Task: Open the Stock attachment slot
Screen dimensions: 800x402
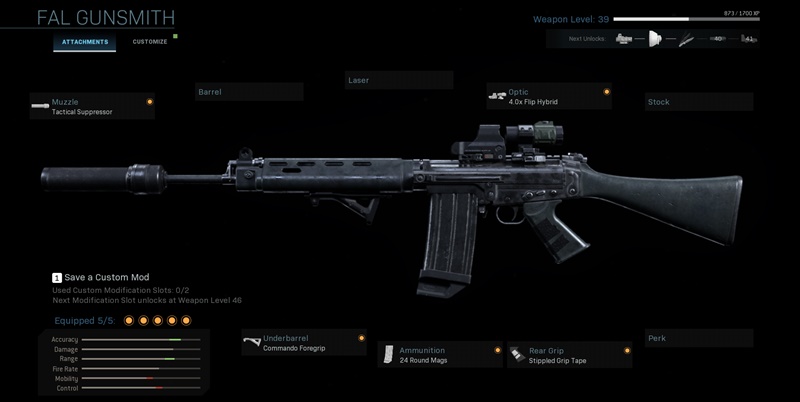Action: point(698,102)
